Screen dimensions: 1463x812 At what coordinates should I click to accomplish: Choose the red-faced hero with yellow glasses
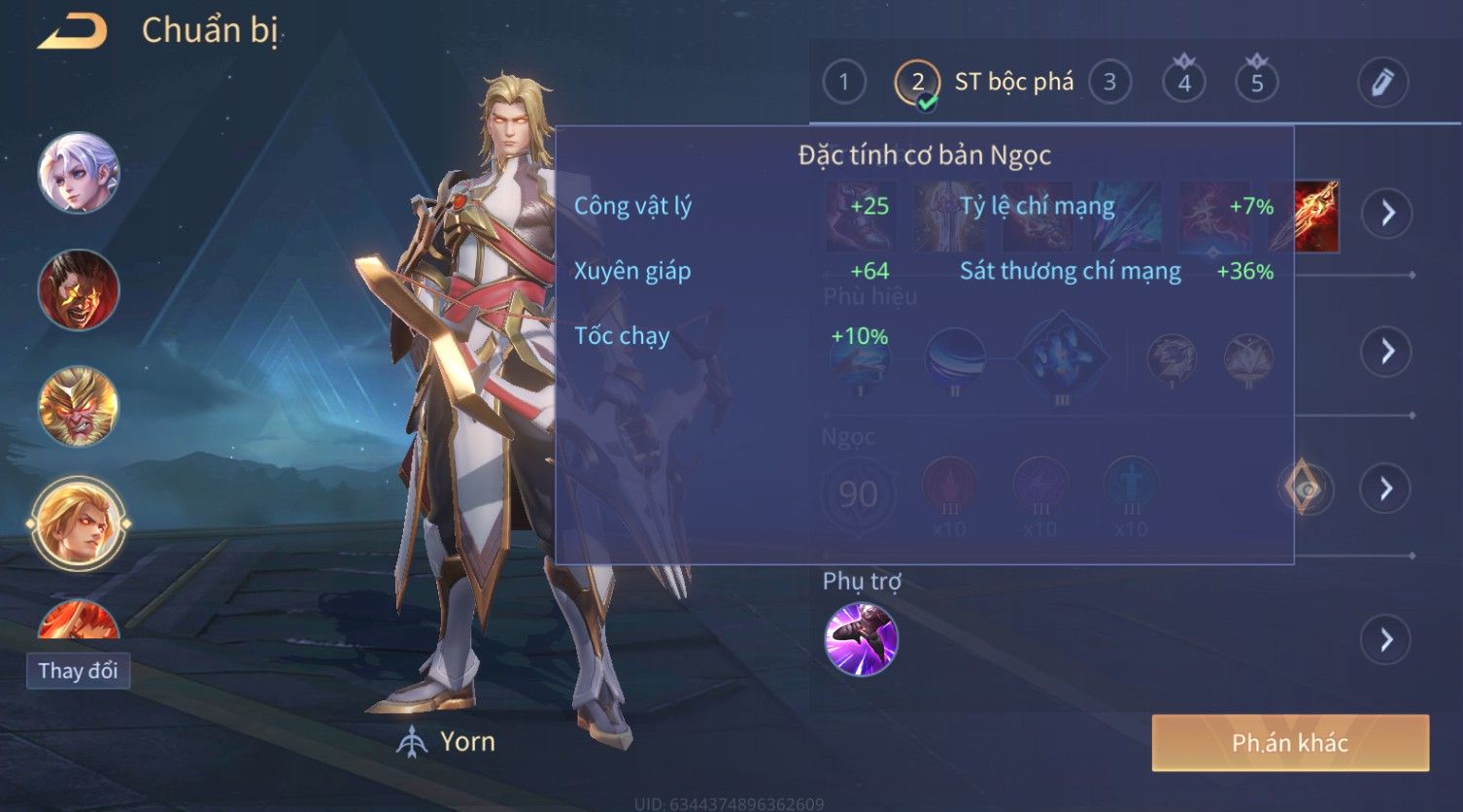tap(78, 289)
